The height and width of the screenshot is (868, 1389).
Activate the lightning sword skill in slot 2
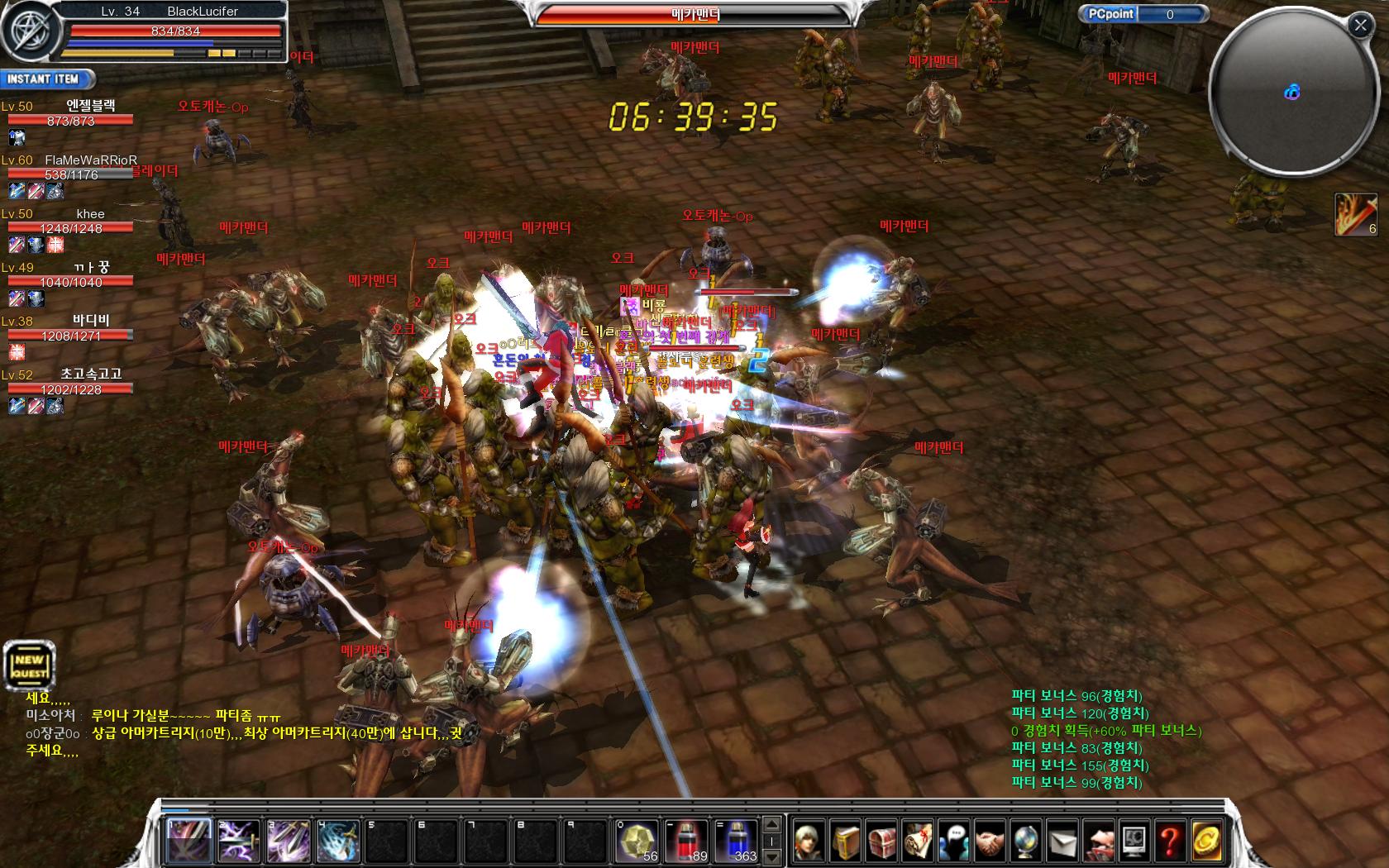(x=239, y=841)
